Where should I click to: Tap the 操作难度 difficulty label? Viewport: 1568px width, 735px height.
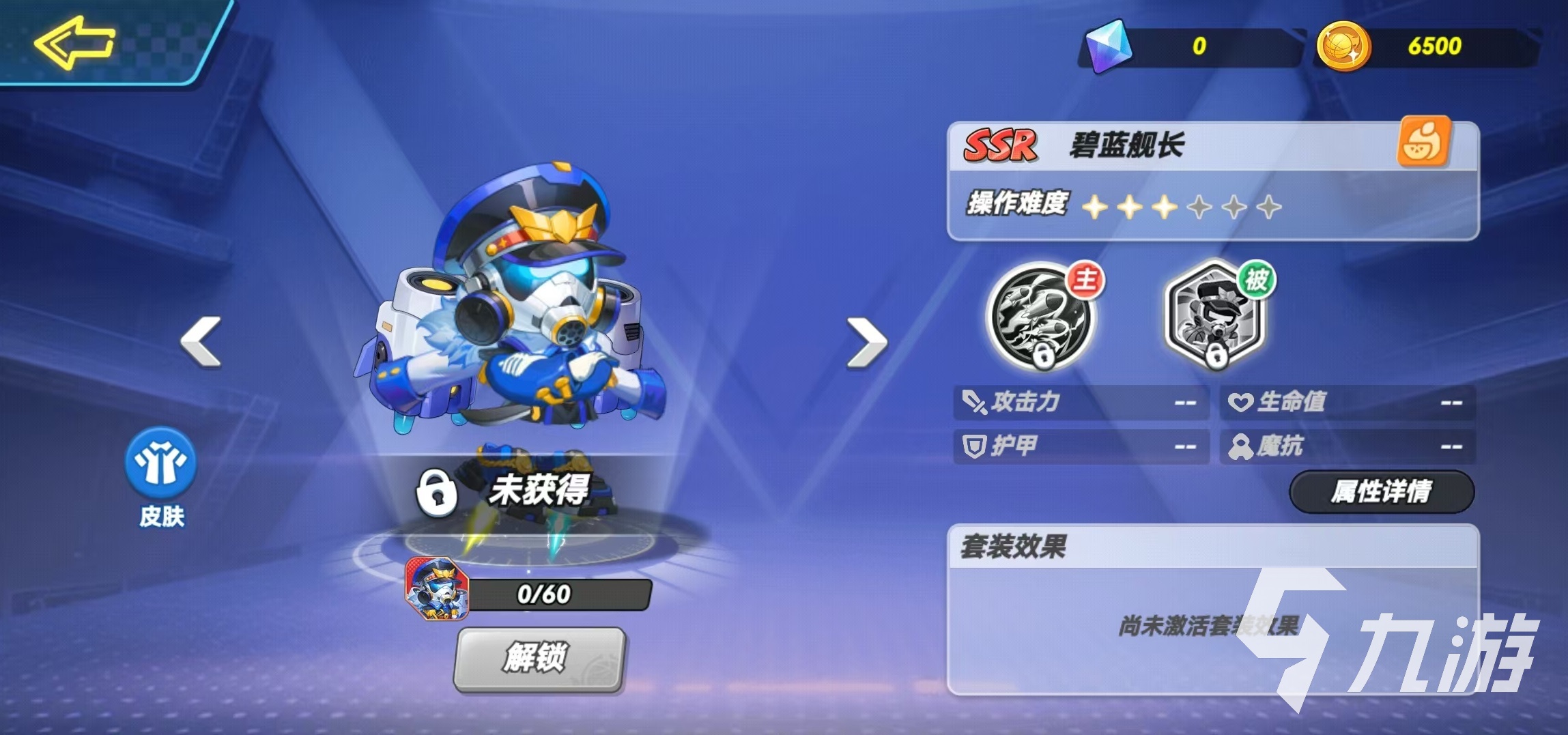pos(1017,203)
